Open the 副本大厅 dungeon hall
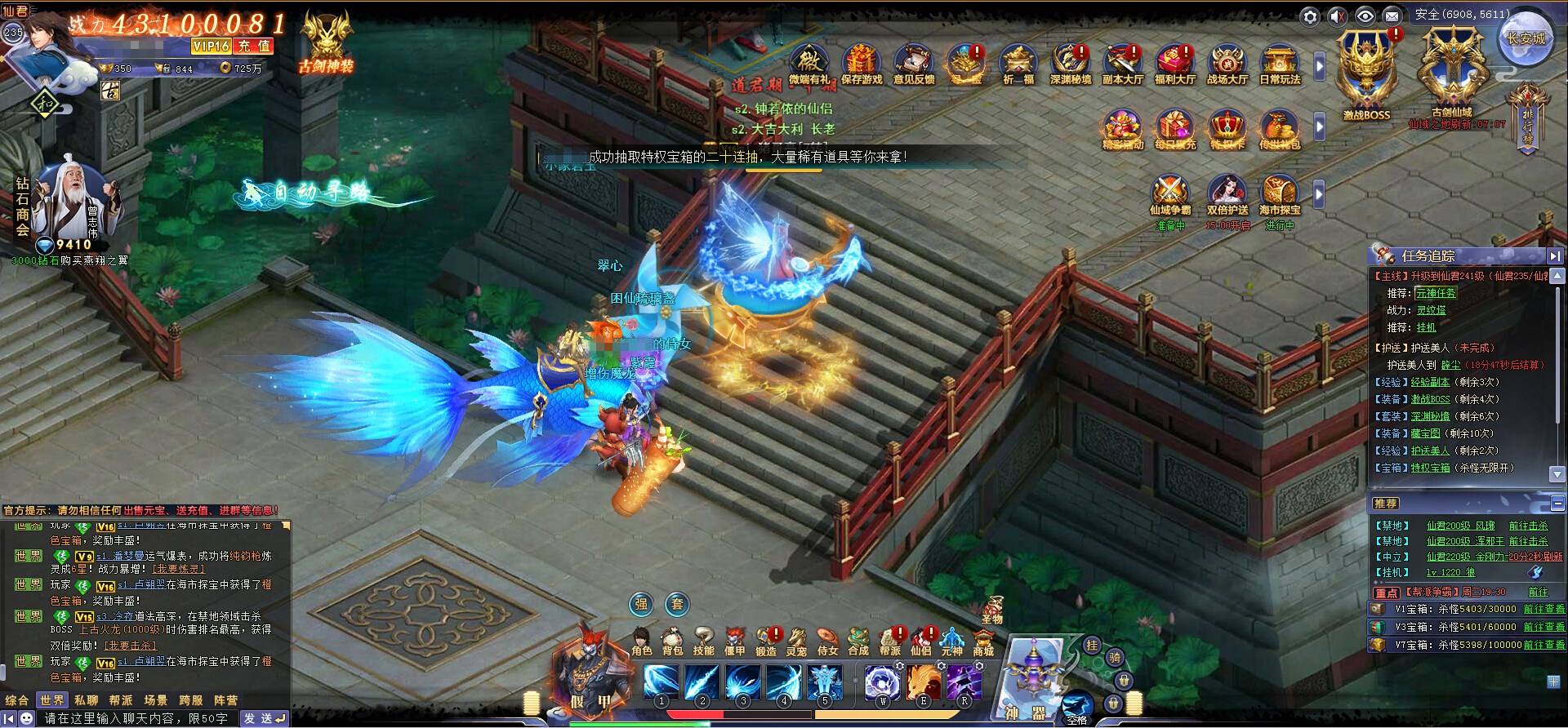1568x728 pixels. pyautogui.click(x=1123, y=64)
